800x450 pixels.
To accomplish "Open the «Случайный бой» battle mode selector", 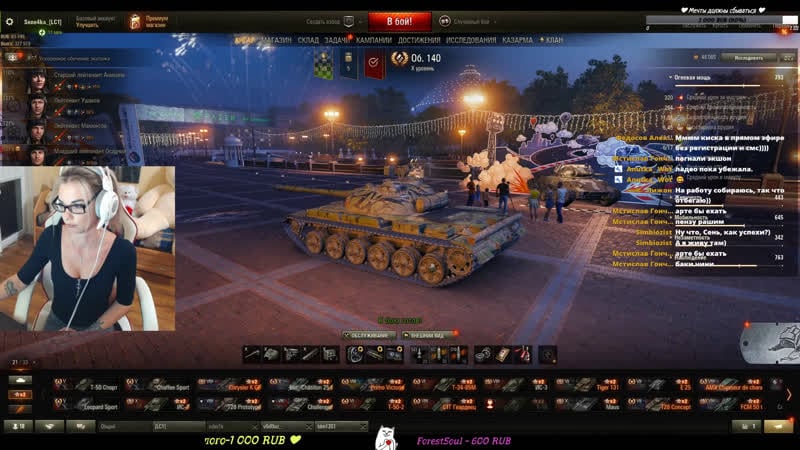I will 471,20.
